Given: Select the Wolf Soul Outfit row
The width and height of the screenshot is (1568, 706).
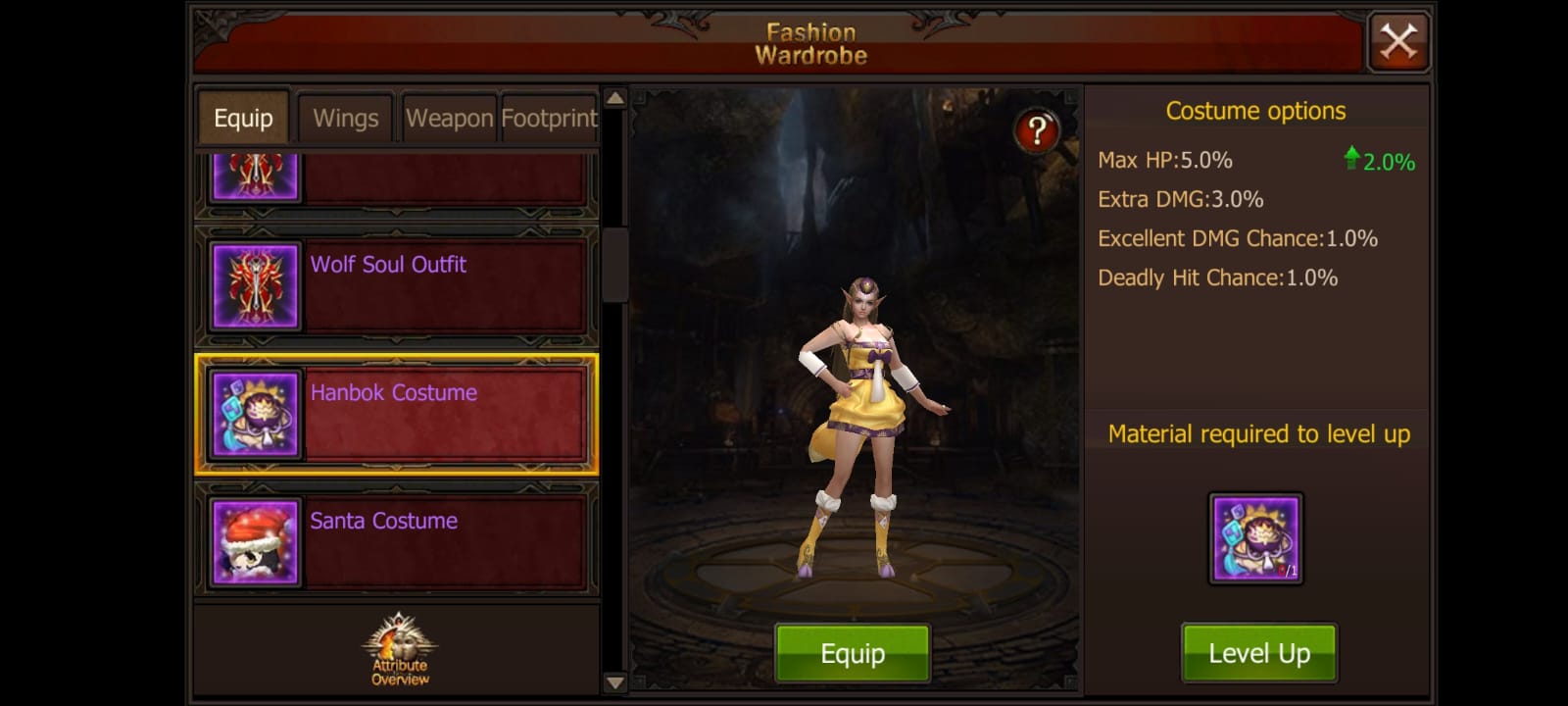Looking at the screenshot, I should 396,287.
